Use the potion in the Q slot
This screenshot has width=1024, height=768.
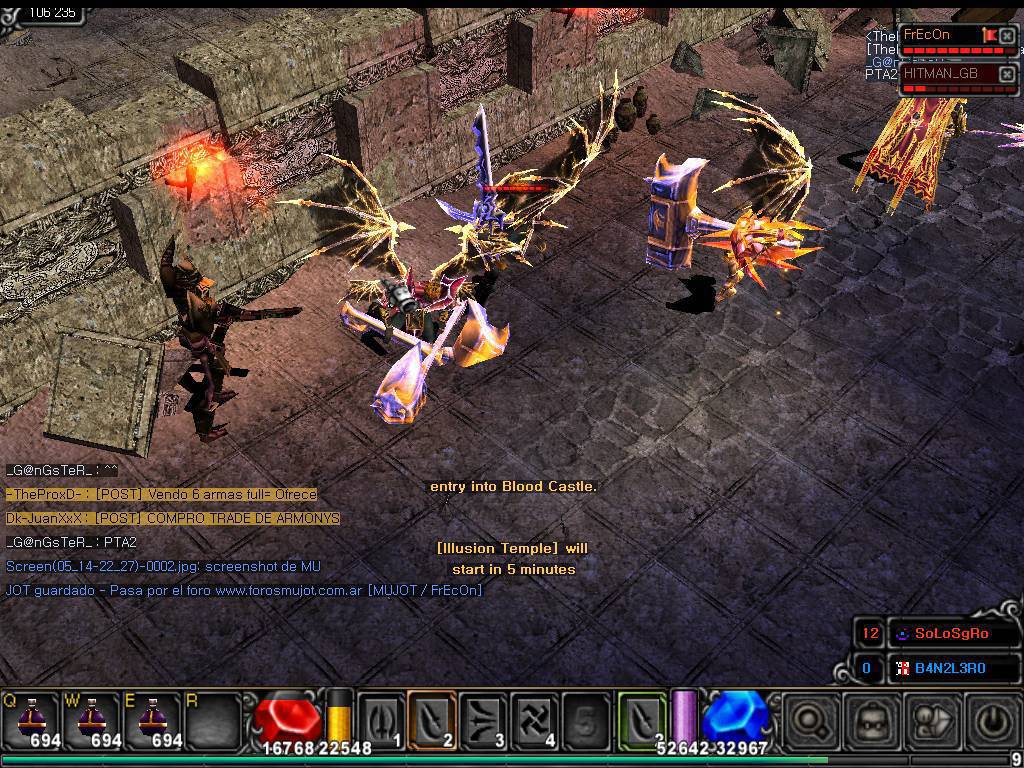(32, 719)
